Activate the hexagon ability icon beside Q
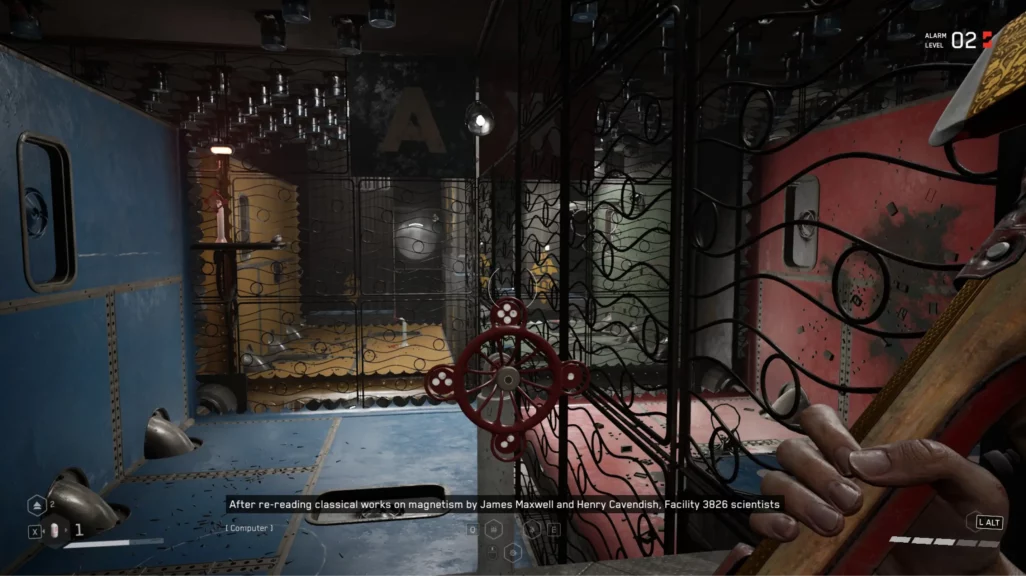This screenshot has width=1026, height=576. point(493,530)
